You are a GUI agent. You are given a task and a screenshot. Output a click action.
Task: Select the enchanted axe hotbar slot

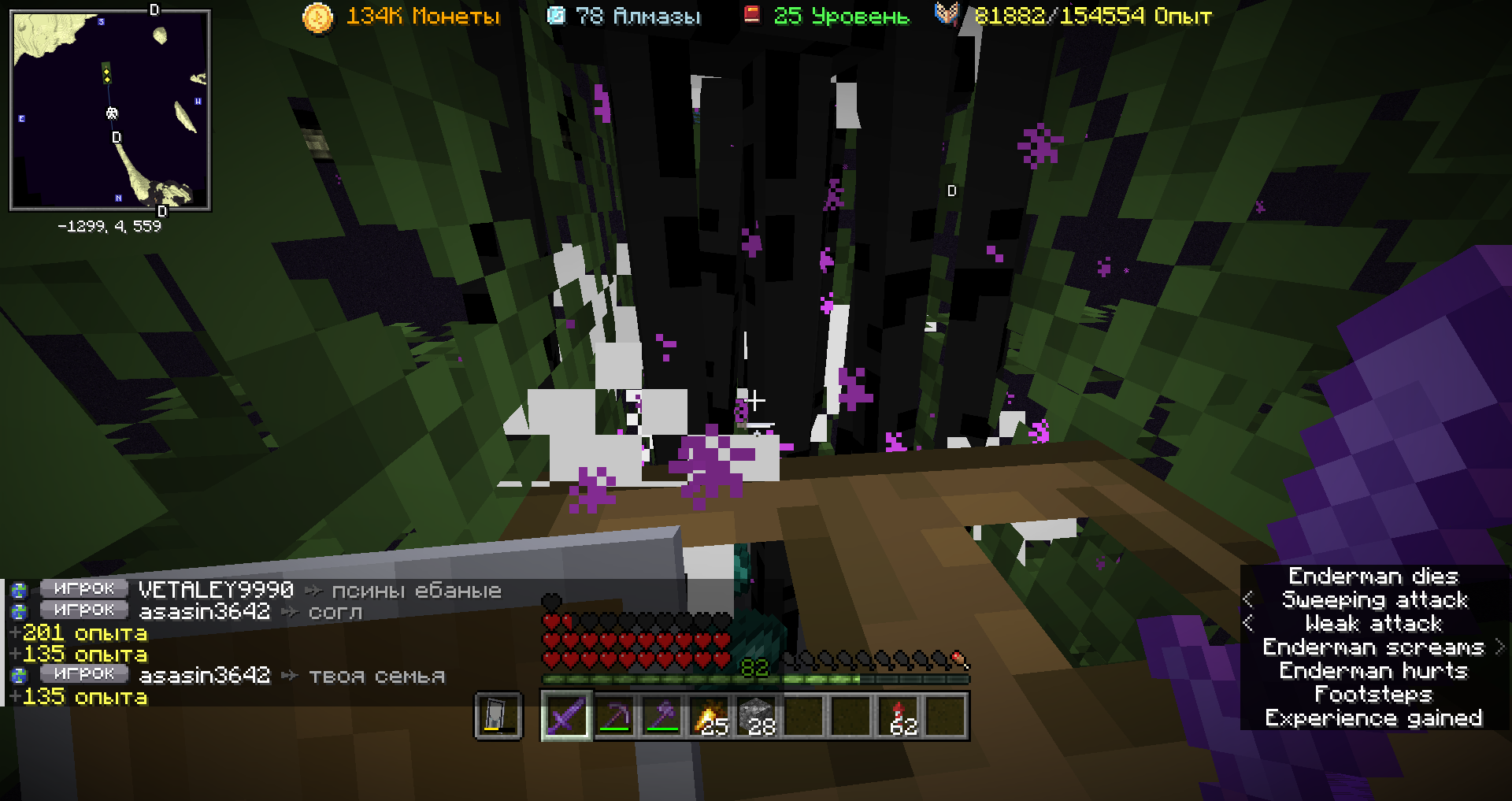tap(661, 716)
